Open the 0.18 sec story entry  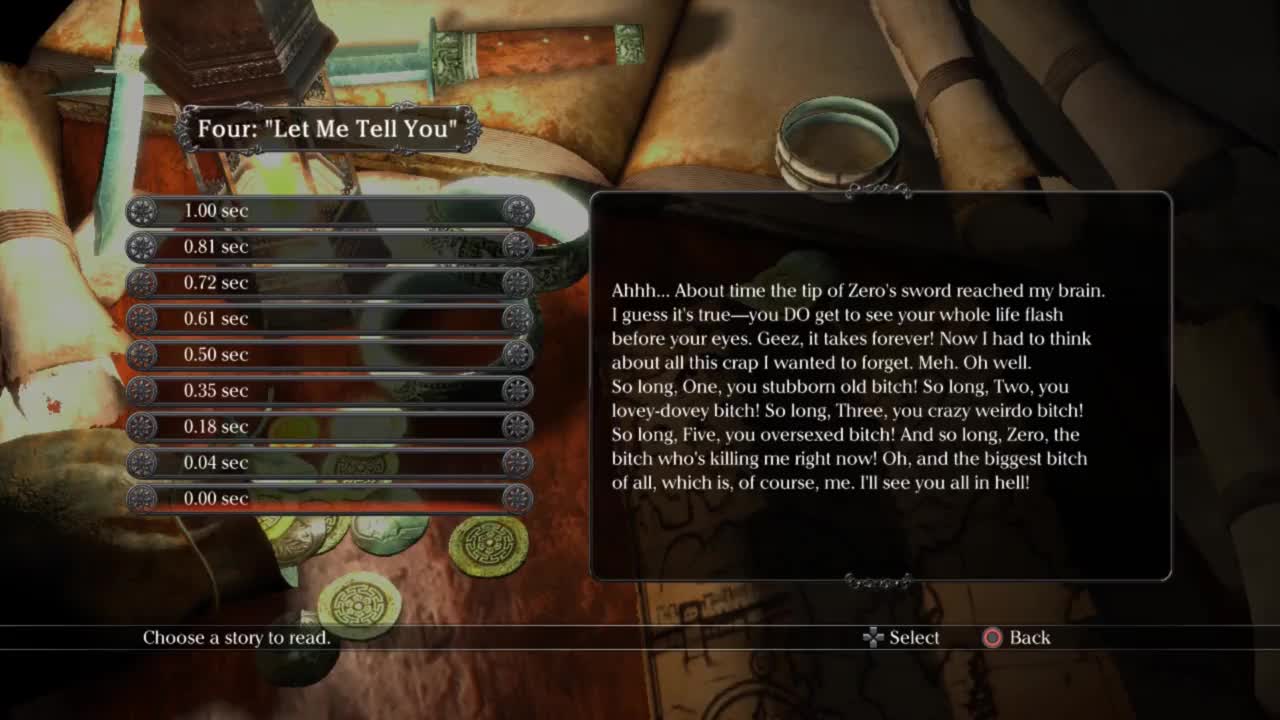(329, 427)
